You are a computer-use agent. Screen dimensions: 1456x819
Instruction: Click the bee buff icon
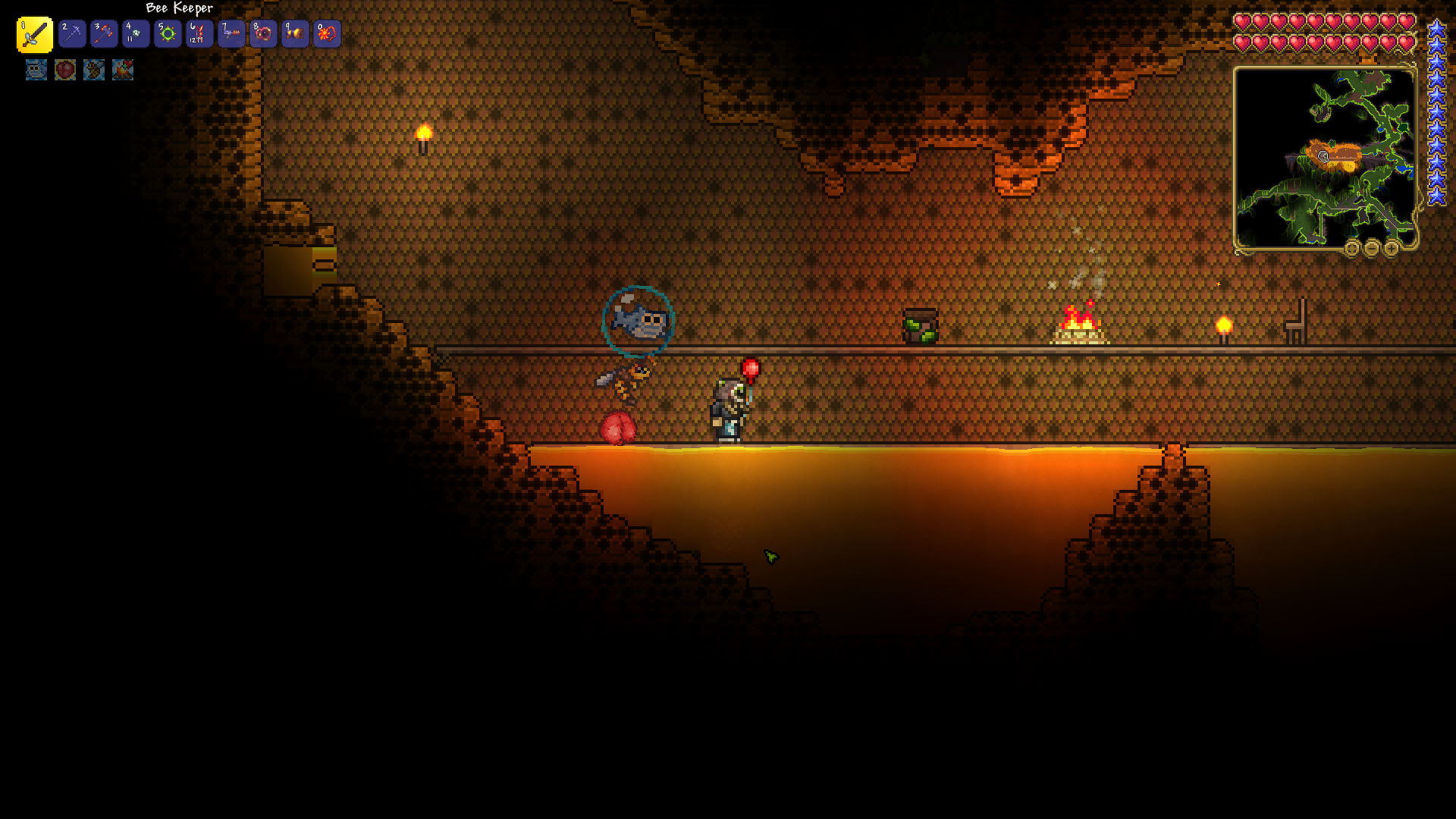point(94,70)
